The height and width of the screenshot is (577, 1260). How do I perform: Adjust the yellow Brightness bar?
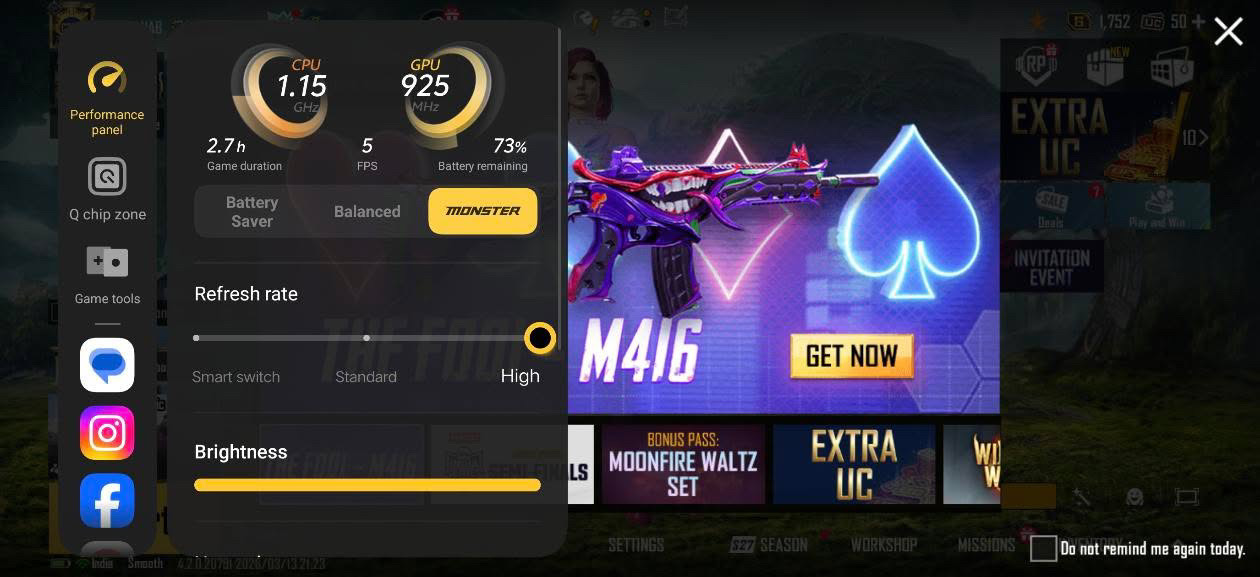(x=367, y=485)
